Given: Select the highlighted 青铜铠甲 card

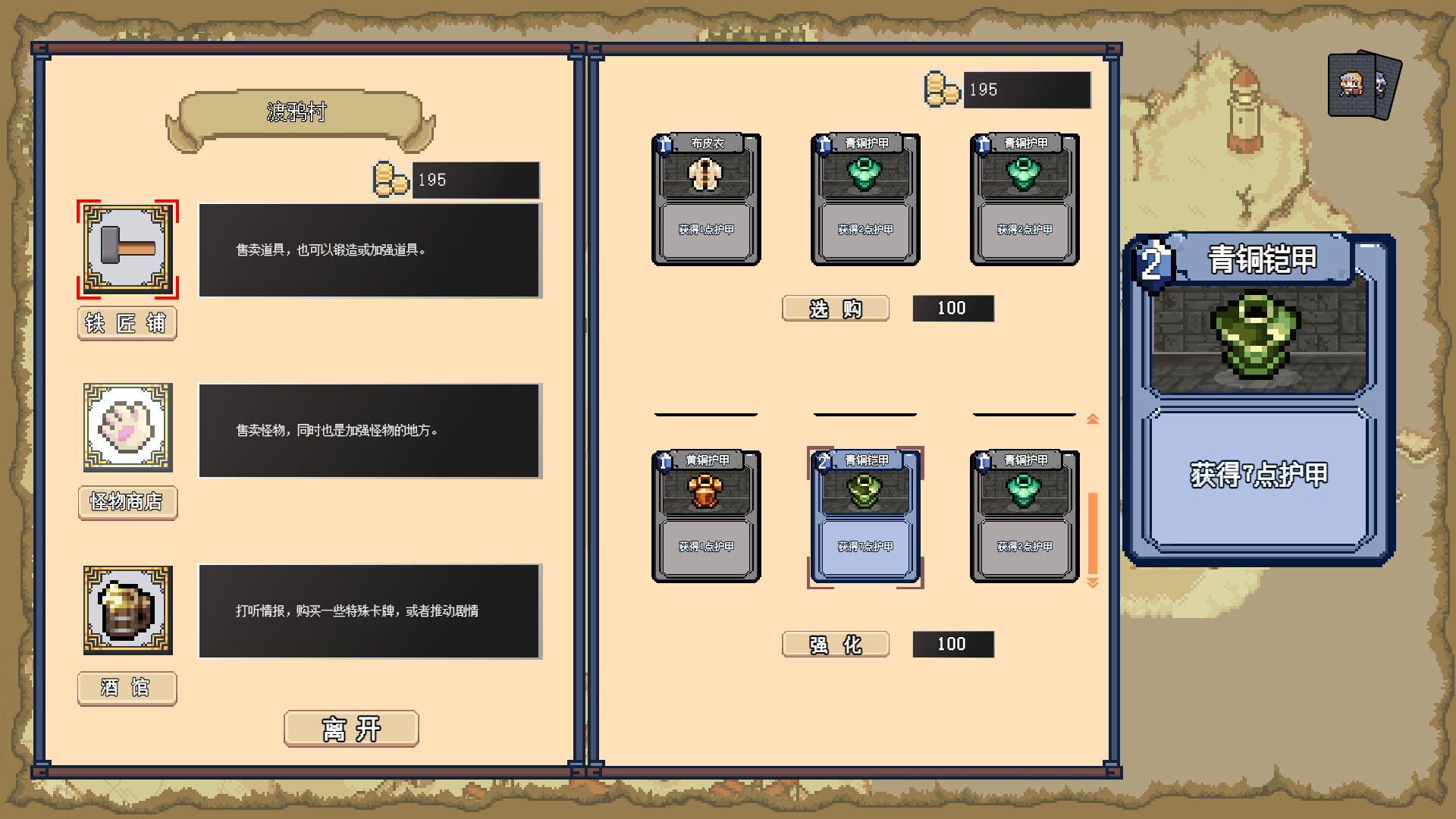Looking at the screenshot, I should pyautogui.click(x=865, y=518).
